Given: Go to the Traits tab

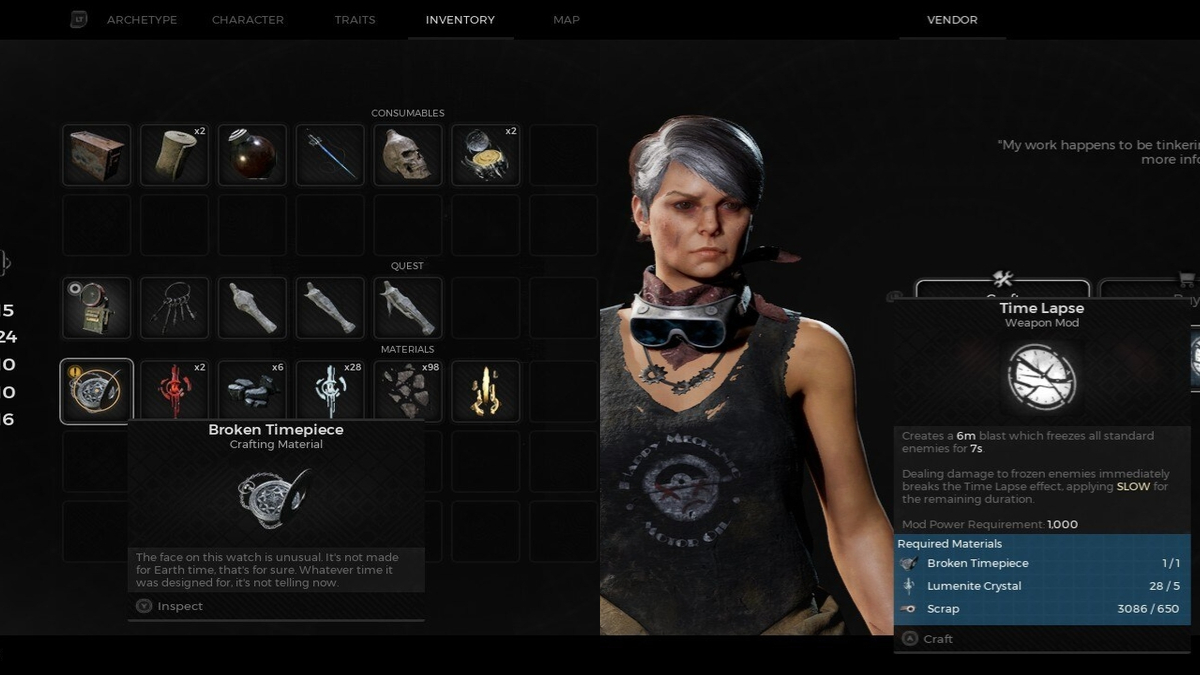Looking at the screenshot, I should pyautogui.click(x=355, y=20).
